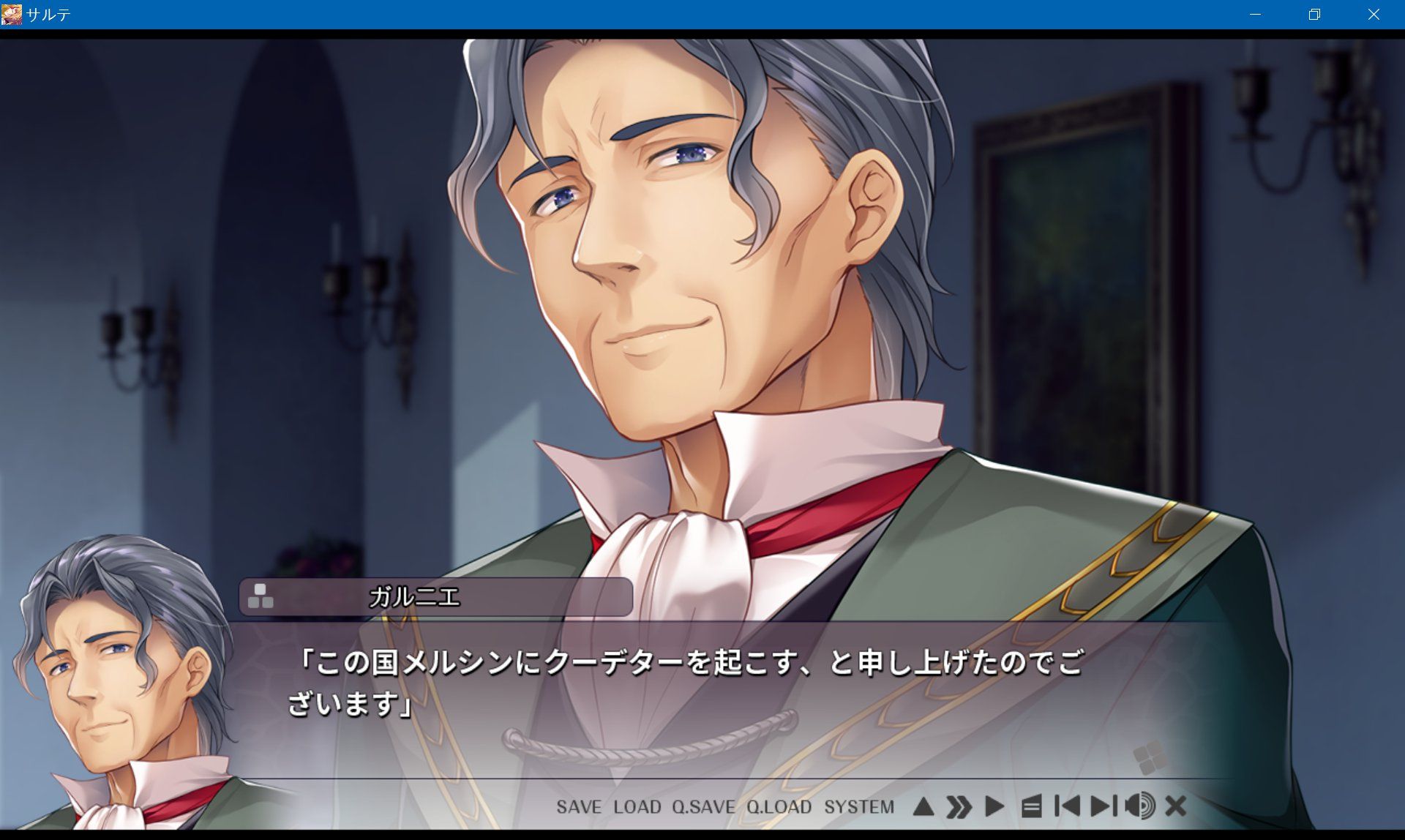This screenshot has height=840, width=1405.
Task: Click SAVE to save the game
Action: 578,808
